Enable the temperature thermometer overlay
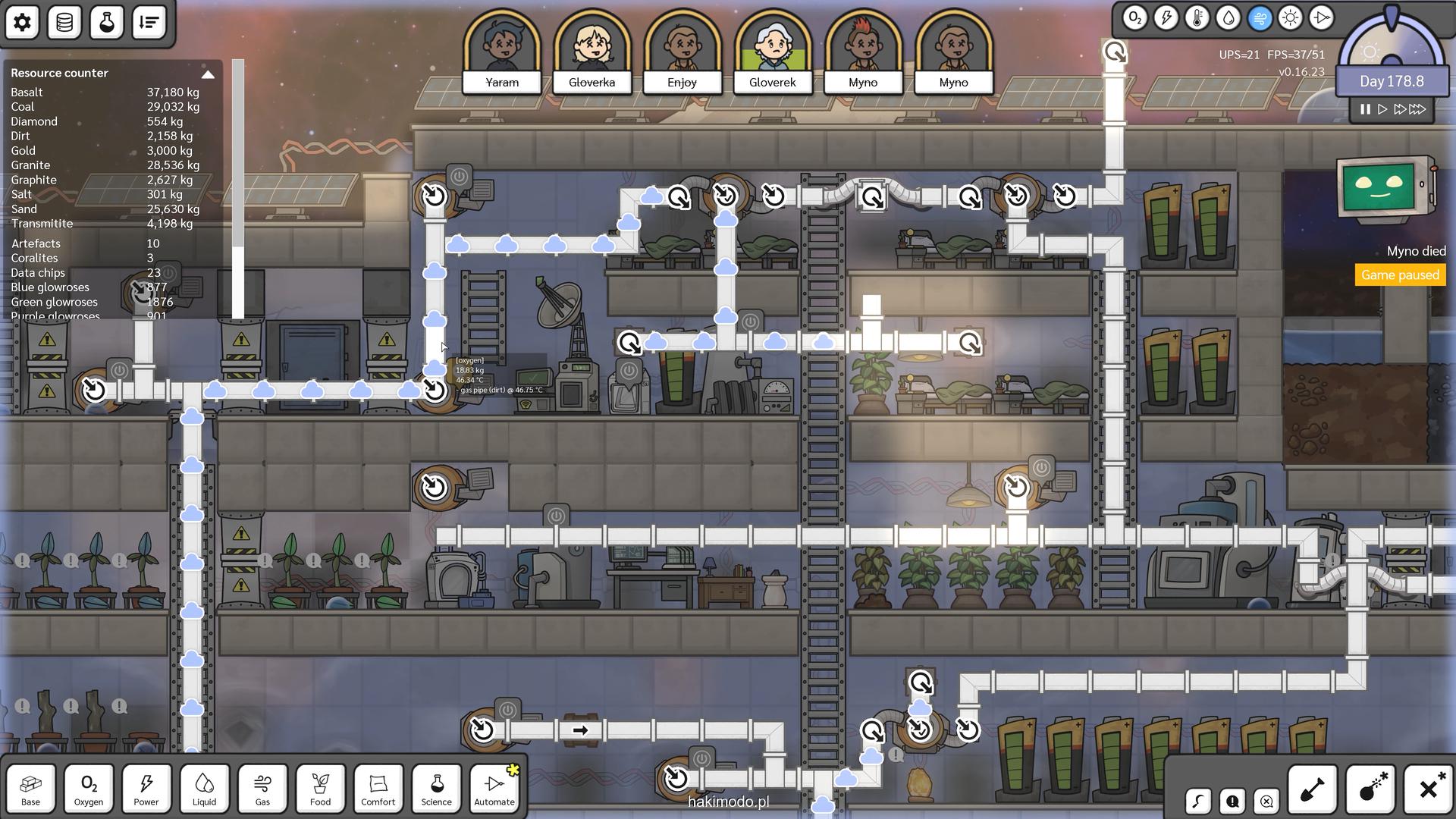 (1197, 18)
